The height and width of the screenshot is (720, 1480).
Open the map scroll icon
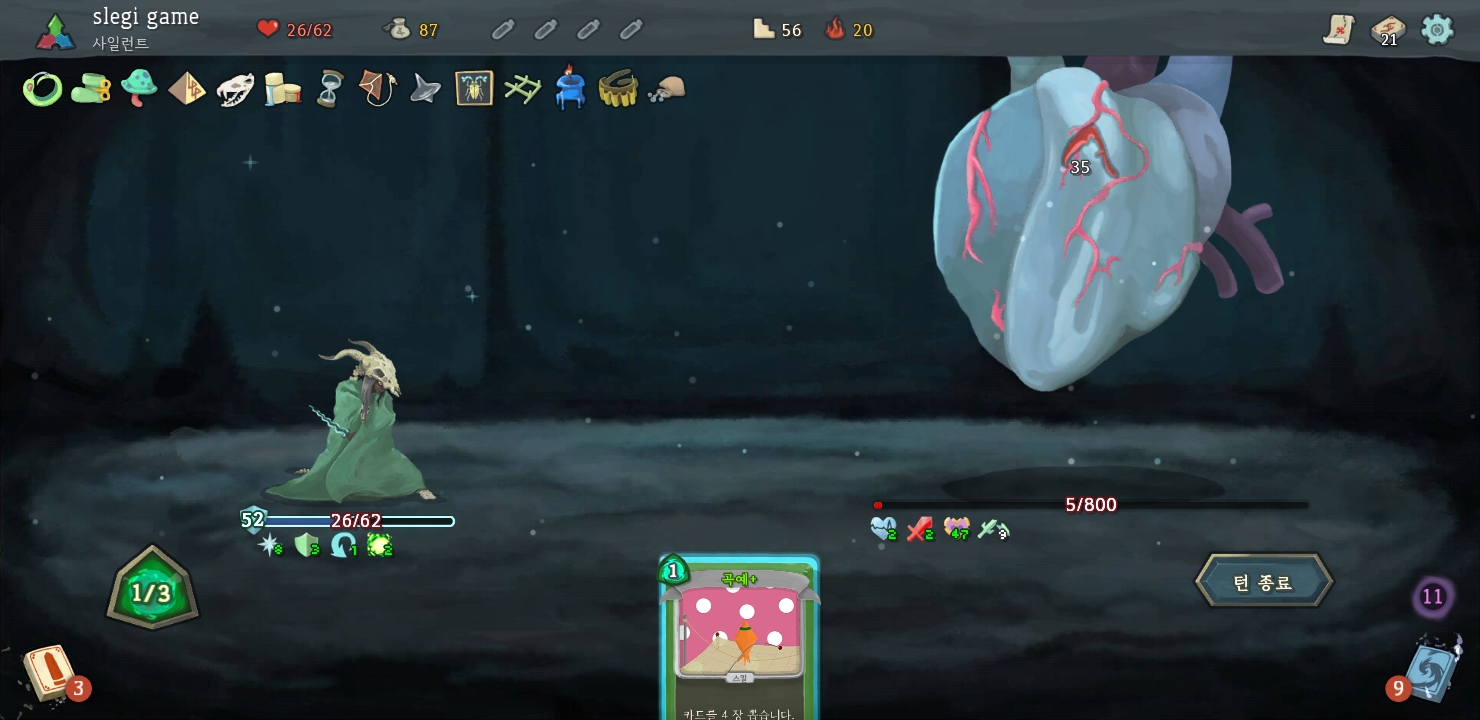[1338, 30]
